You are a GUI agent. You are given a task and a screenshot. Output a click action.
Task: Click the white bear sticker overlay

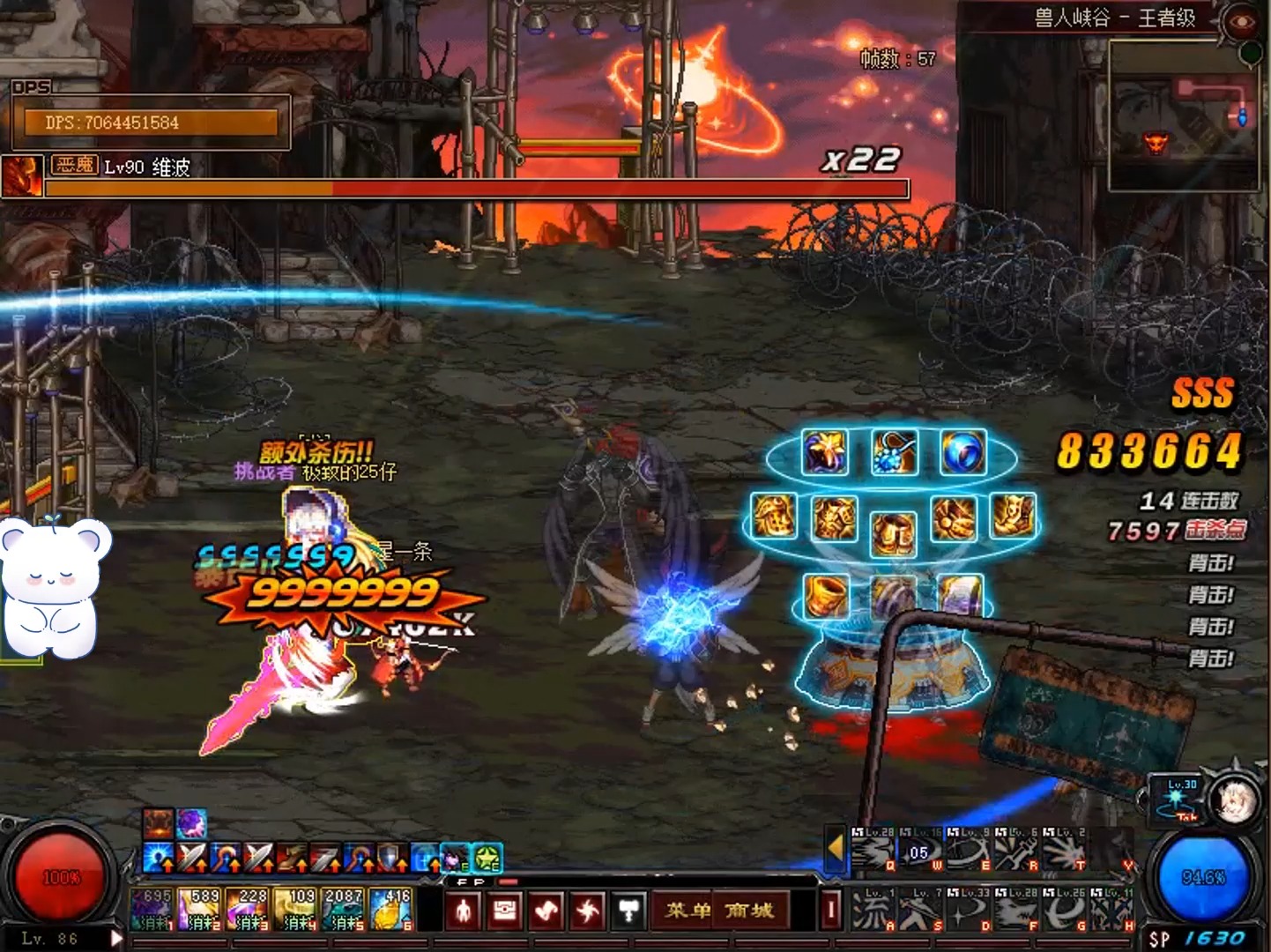[55, 587]
